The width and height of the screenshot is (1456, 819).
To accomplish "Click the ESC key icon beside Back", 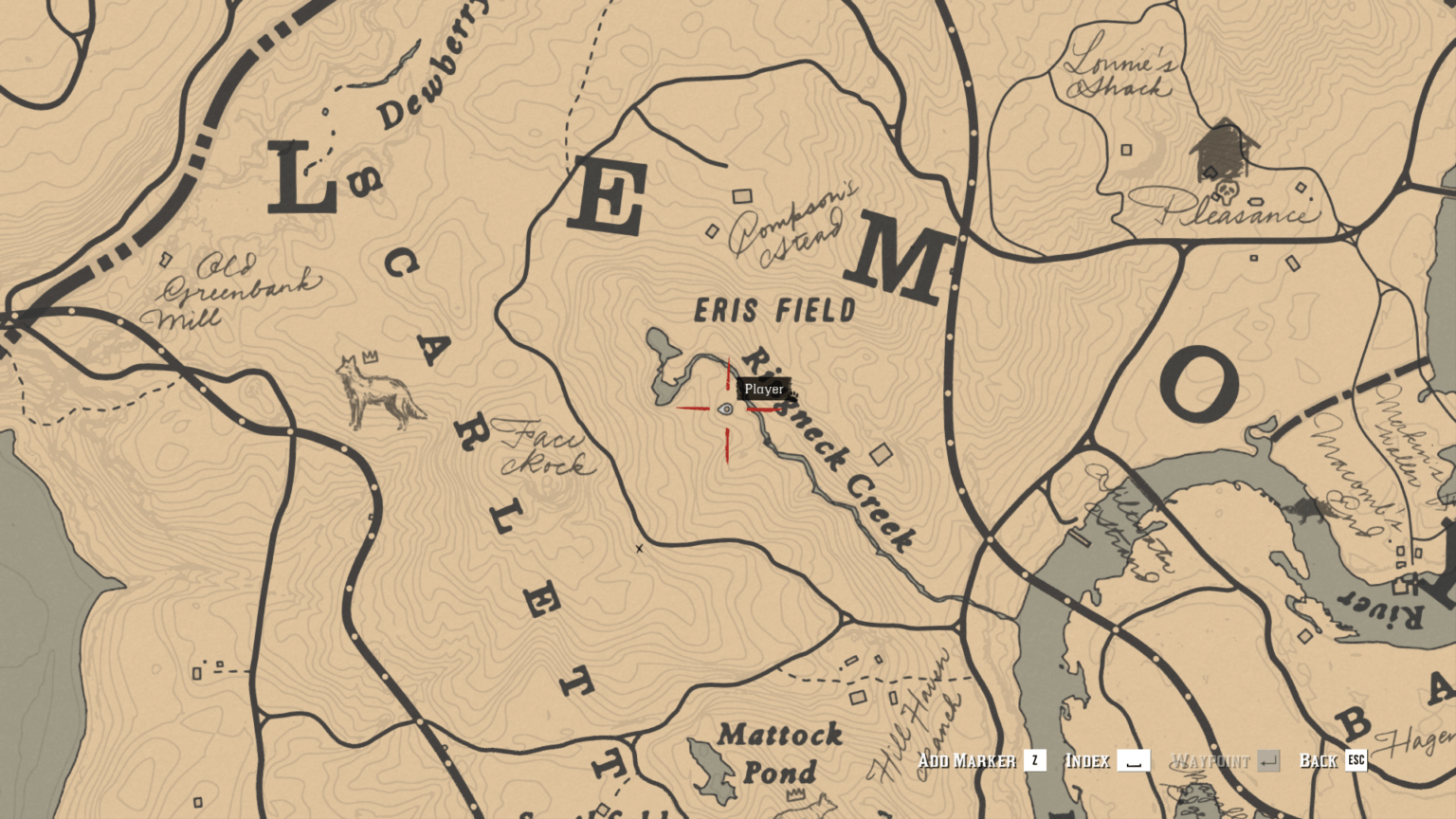I will (x=1357, y=760).
